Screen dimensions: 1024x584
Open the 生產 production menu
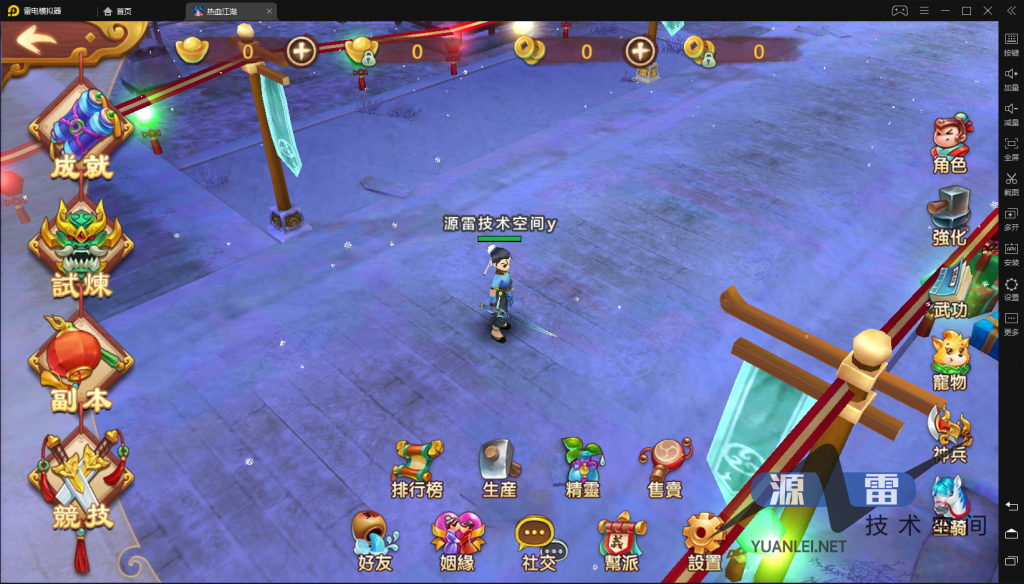tap(499, 469)
